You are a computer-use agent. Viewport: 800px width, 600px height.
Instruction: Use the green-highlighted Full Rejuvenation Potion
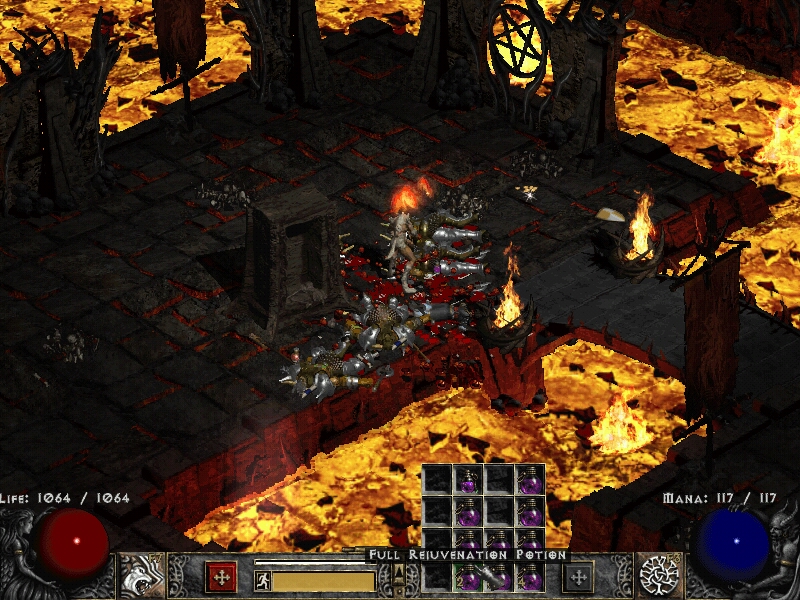click(x=468, y=577)
